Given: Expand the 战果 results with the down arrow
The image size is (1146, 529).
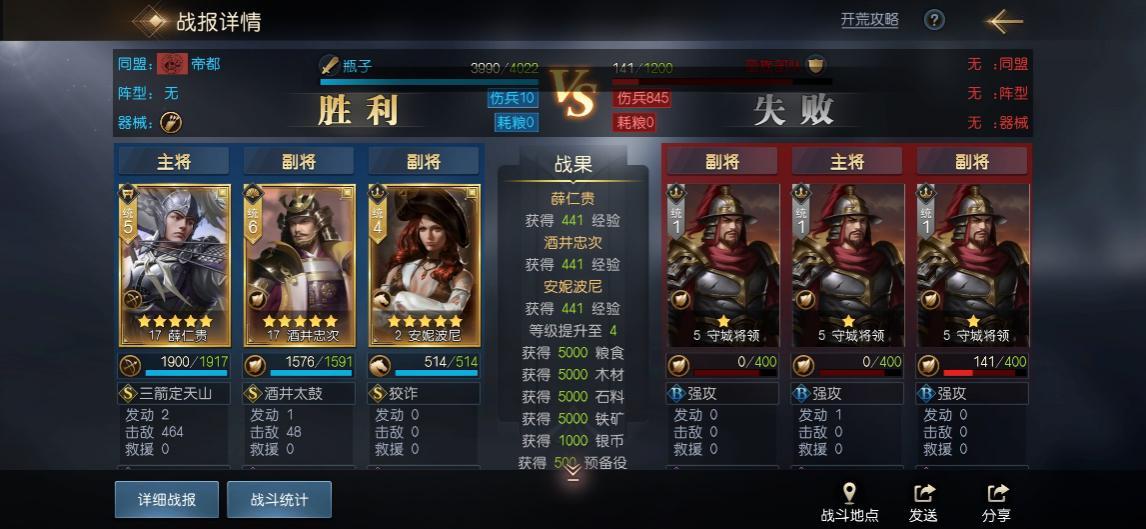Looking at the screenshot, I should coord(572,473).
